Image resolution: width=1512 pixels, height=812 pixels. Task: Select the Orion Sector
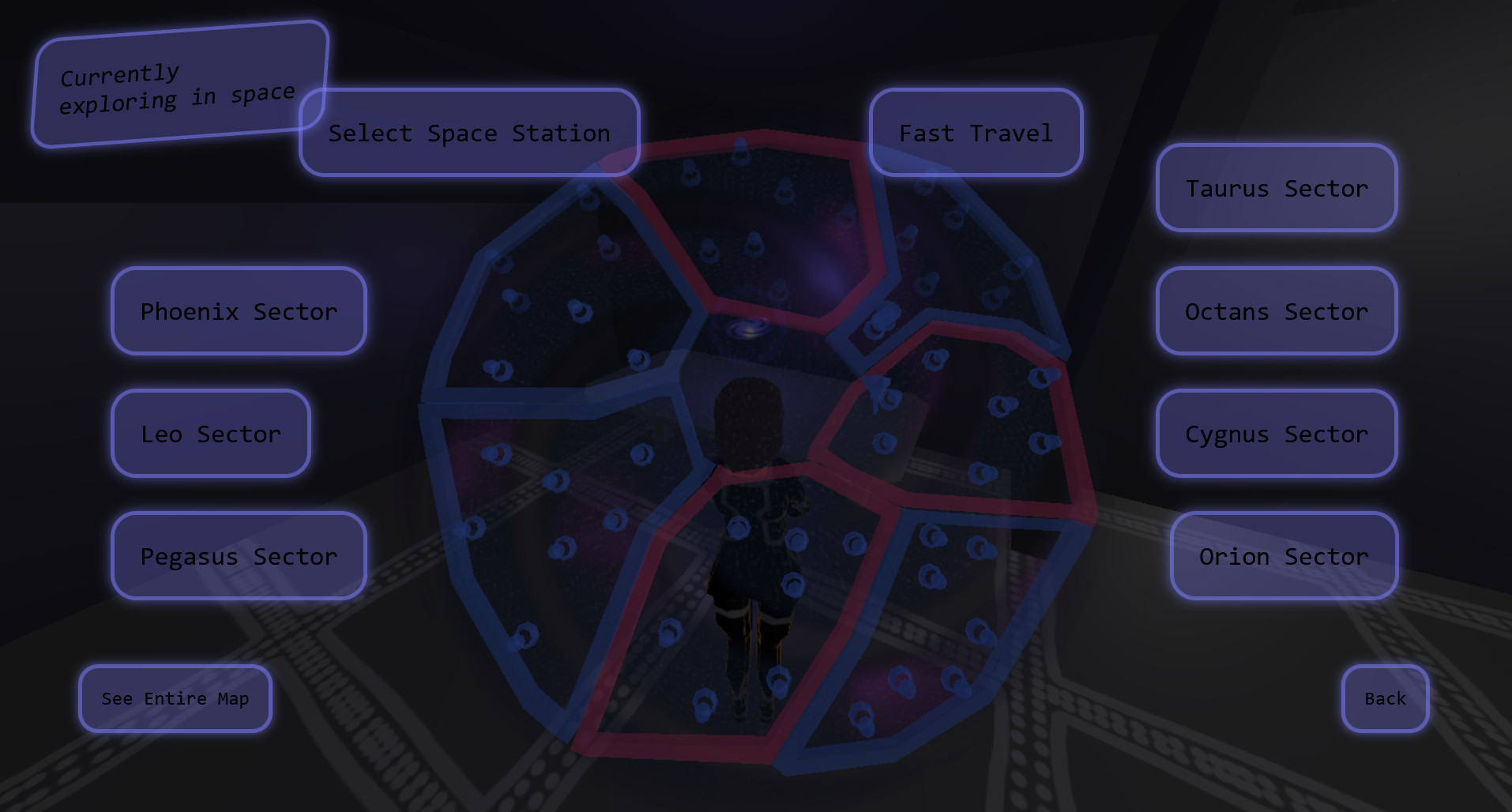click(1284, 555)
